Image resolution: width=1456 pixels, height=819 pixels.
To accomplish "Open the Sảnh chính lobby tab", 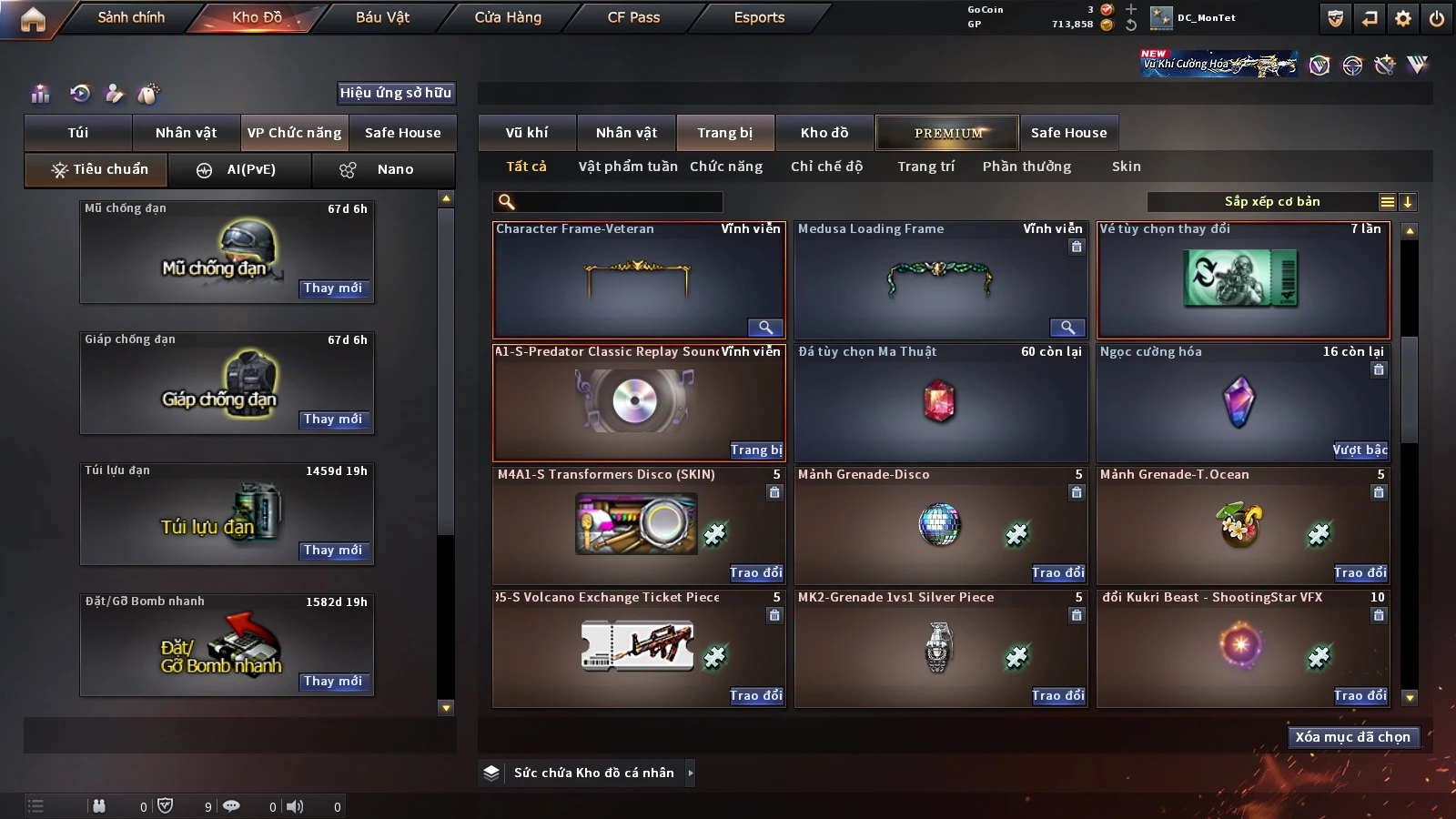I will [x=131, y=17].
